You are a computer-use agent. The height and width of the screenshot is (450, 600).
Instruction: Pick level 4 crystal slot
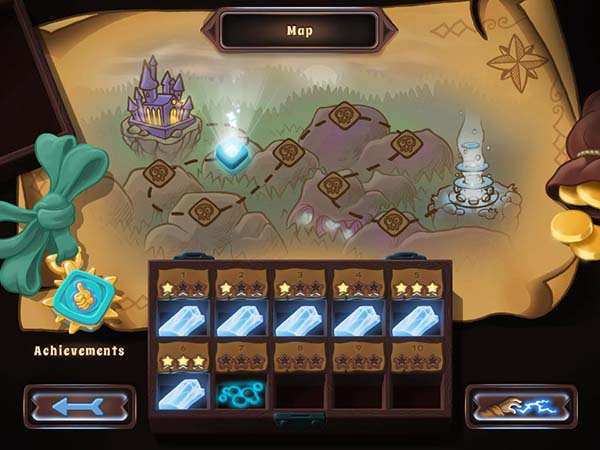358,317
